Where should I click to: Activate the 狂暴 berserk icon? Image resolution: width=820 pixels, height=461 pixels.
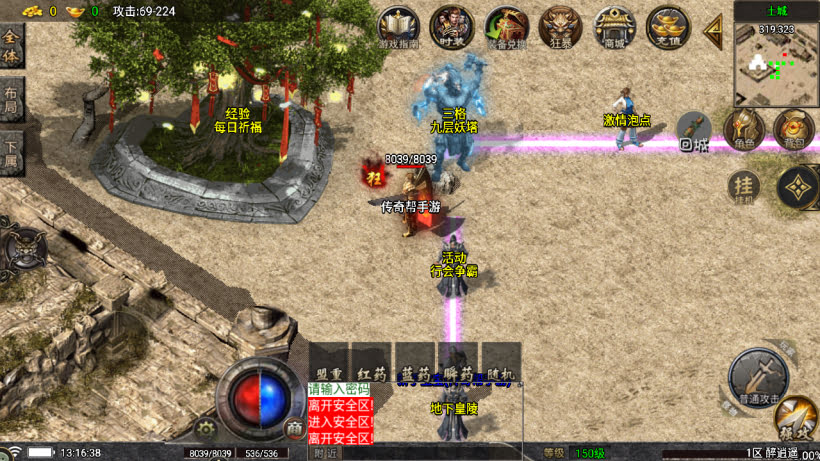point(560,28)
